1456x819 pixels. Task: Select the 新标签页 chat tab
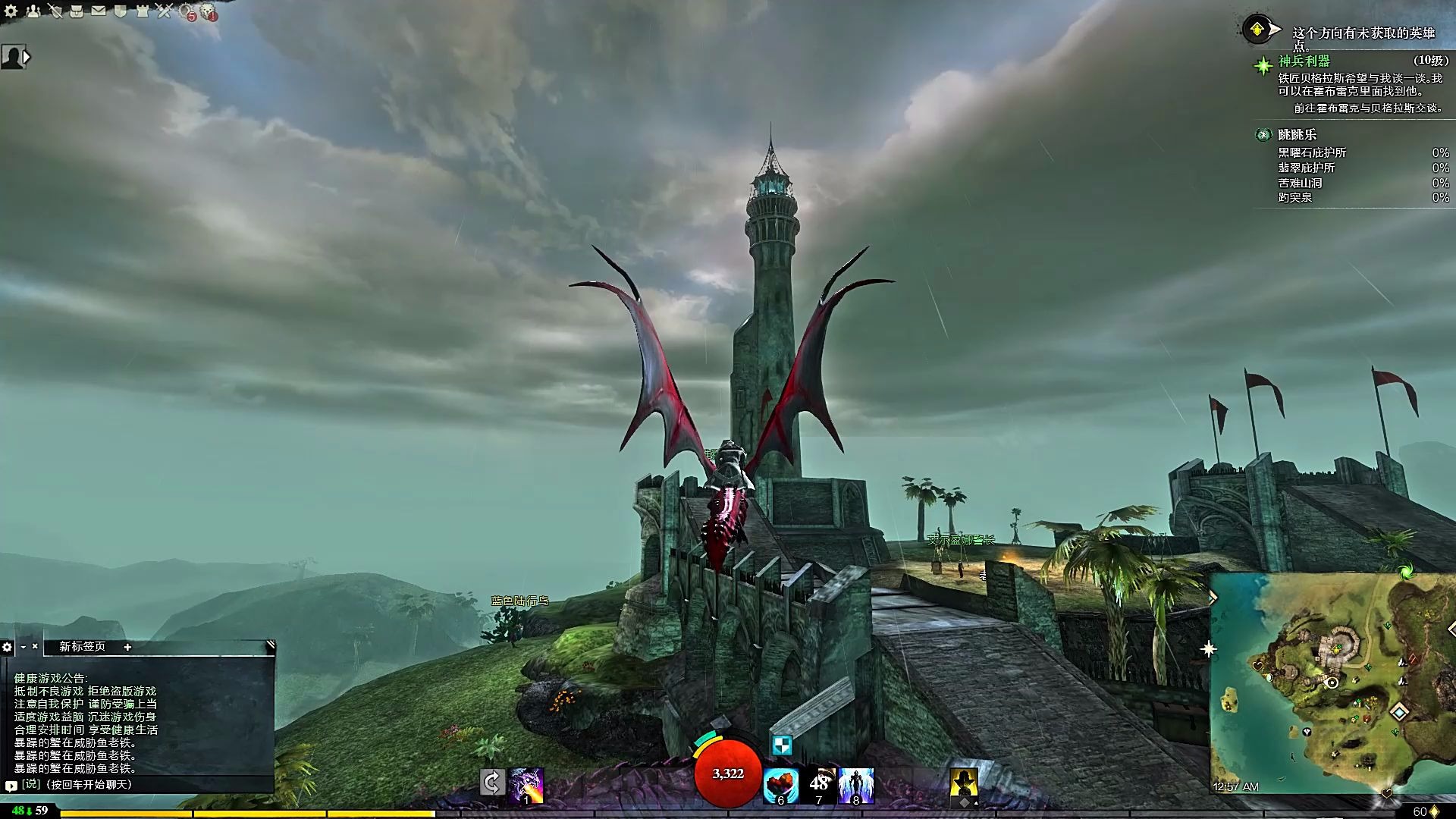[82, 647]
